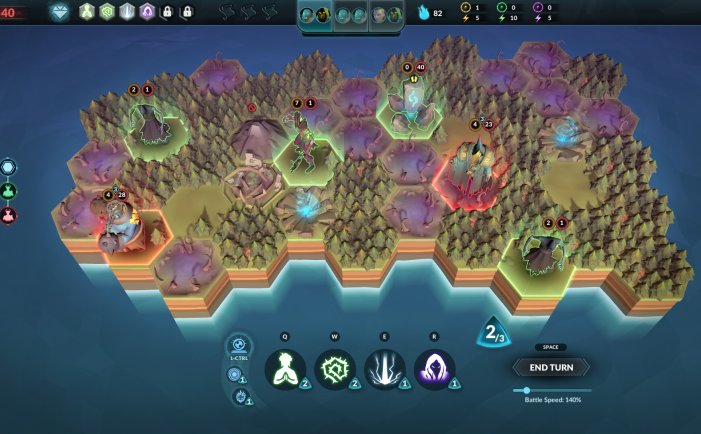
Task: Toggle the green creature icon on left
Action: (9, 191)
